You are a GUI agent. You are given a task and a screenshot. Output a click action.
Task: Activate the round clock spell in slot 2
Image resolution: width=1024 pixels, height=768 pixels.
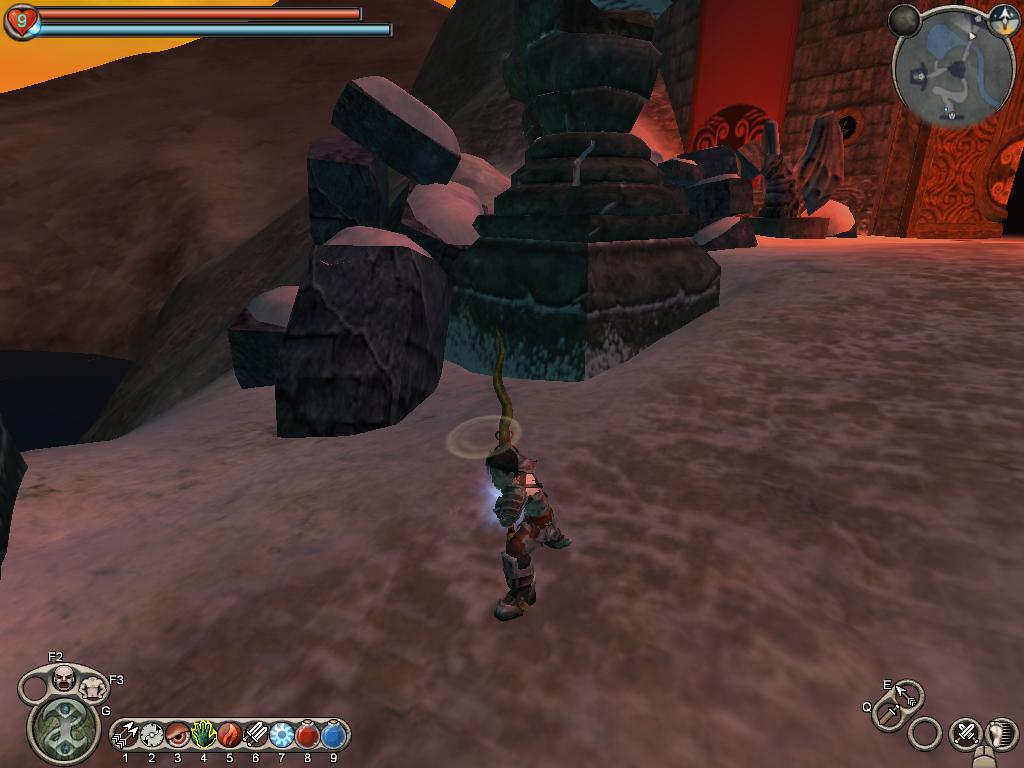click(152, 735)
